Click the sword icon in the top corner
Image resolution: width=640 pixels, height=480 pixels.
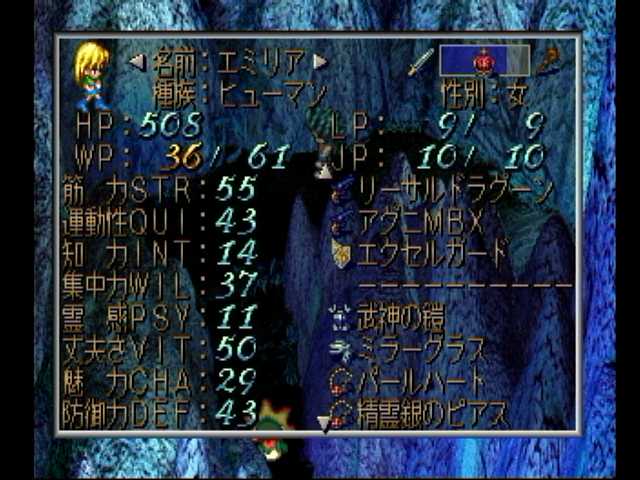pos(420,60)
